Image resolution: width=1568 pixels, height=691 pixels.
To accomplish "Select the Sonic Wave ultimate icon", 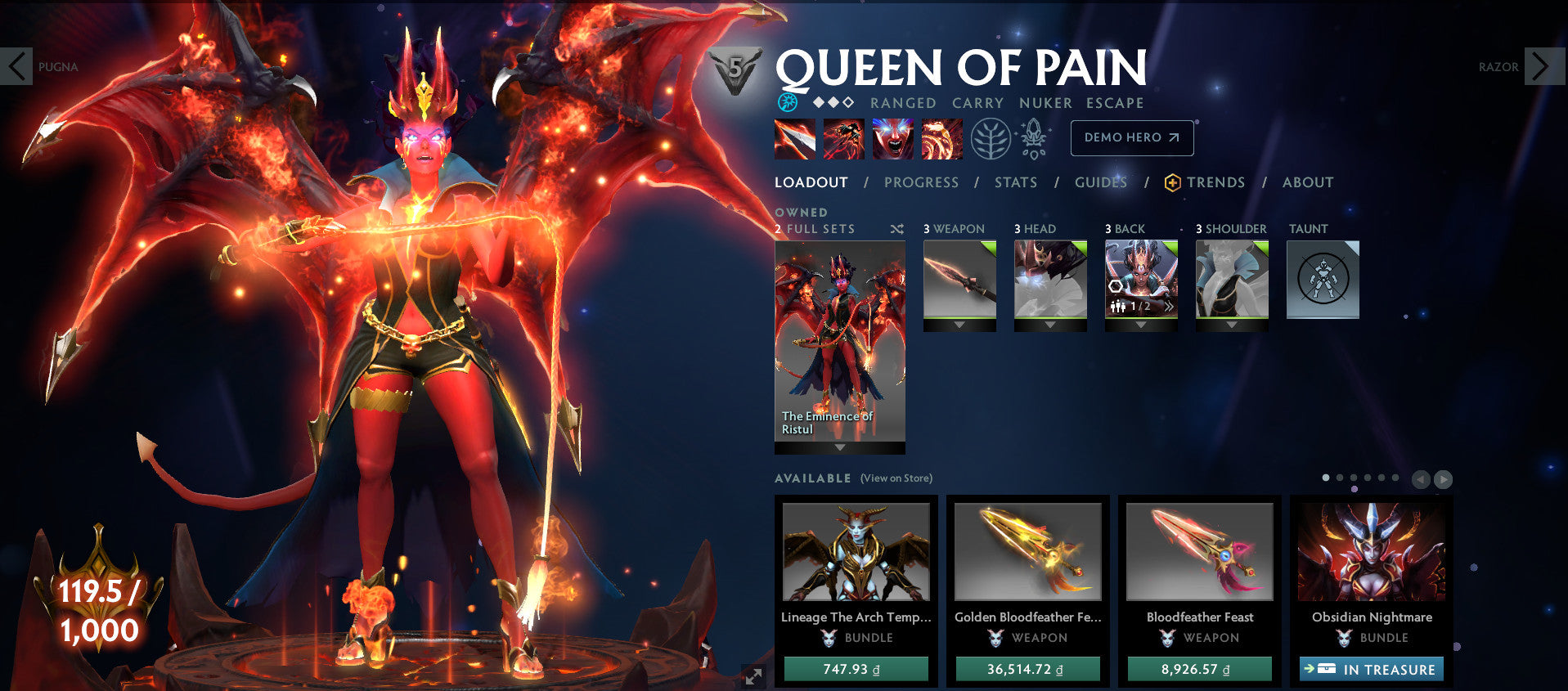I will pos(941,139).
